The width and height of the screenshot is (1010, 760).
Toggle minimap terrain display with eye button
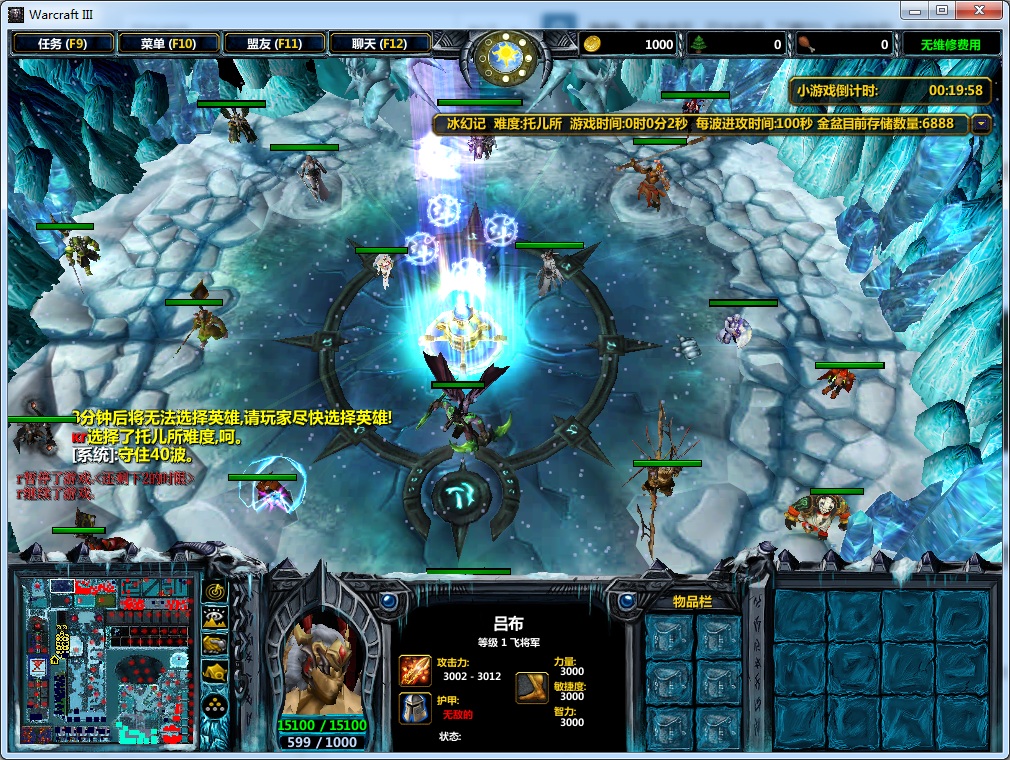click(x=215, y=619)
